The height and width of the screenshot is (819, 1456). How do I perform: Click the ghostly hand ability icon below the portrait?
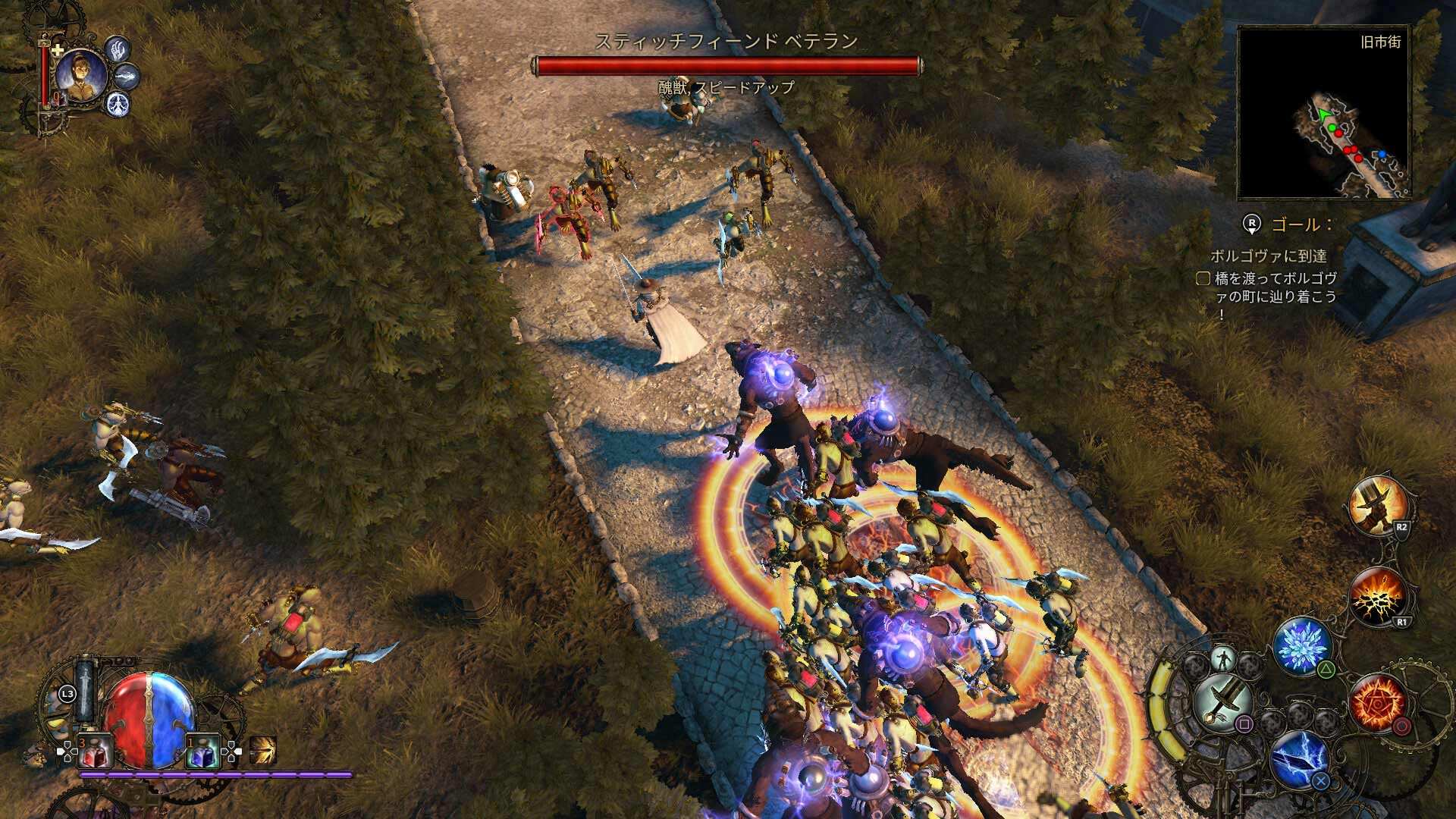119,50
